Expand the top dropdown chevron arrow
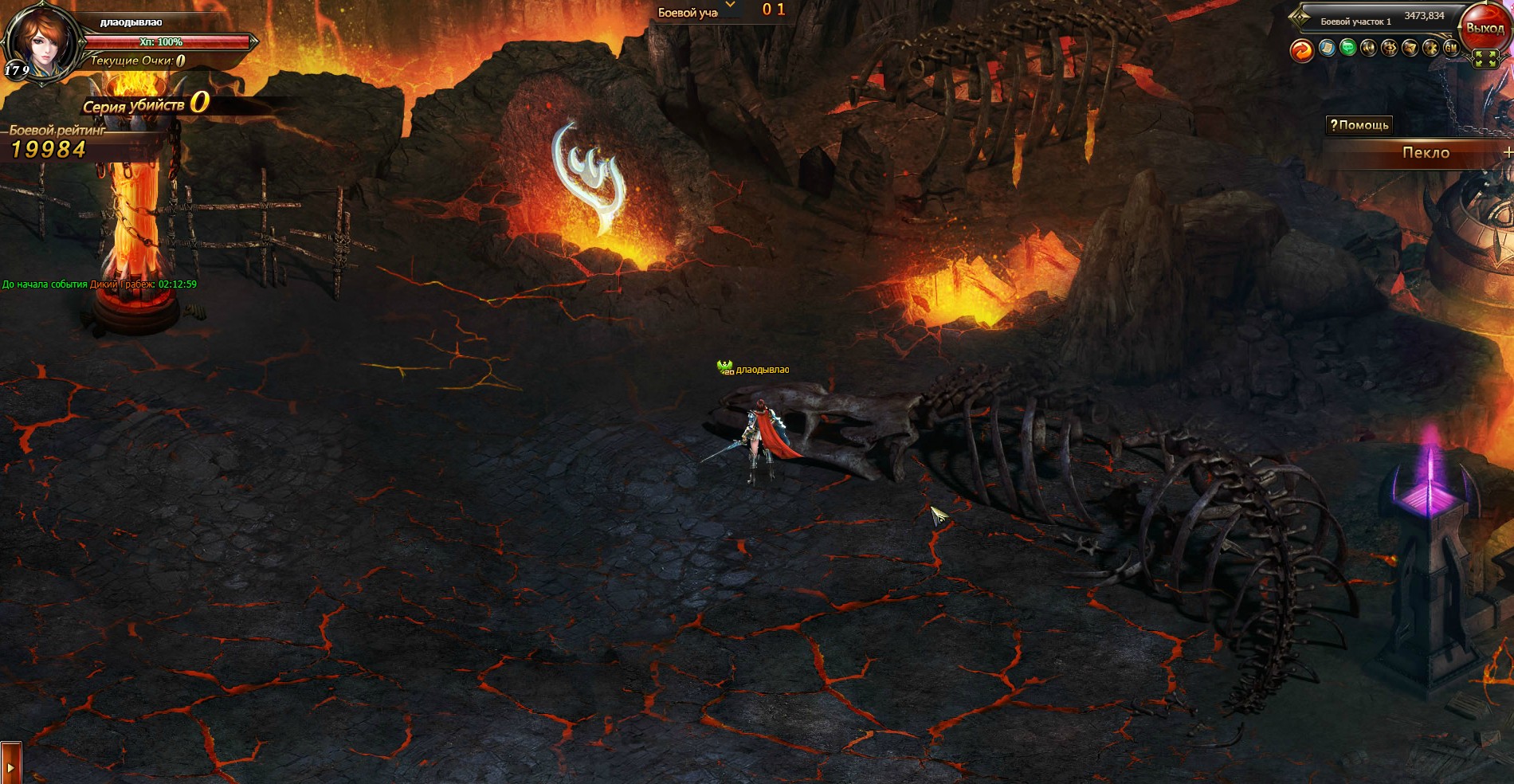 click(x=731, y=6)
